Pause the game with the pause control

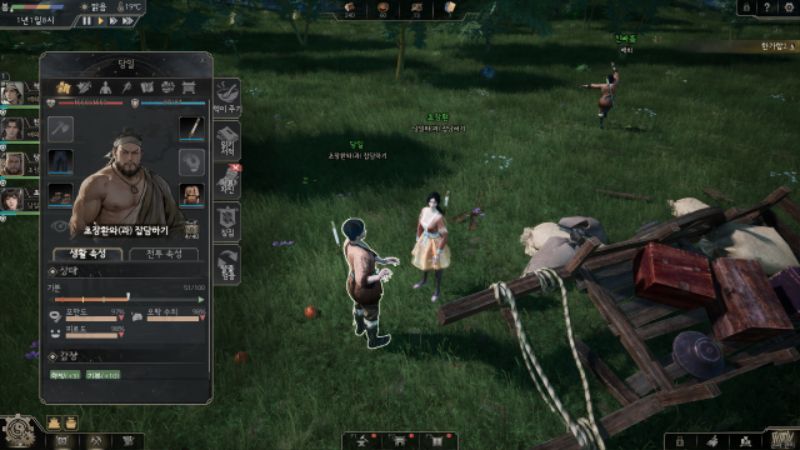pos(87,20)
